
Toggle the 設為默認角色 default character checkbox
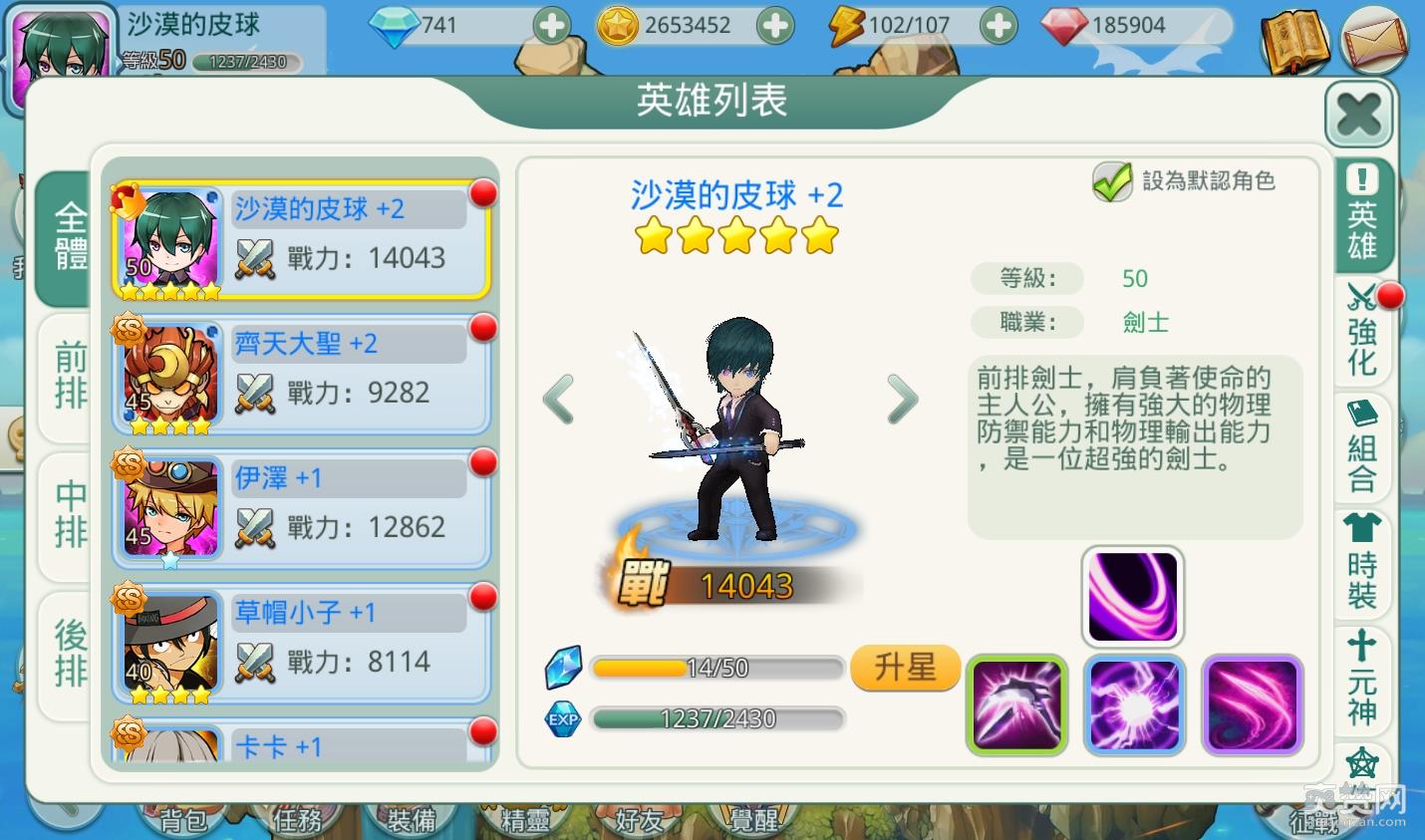click(1113, 183)
